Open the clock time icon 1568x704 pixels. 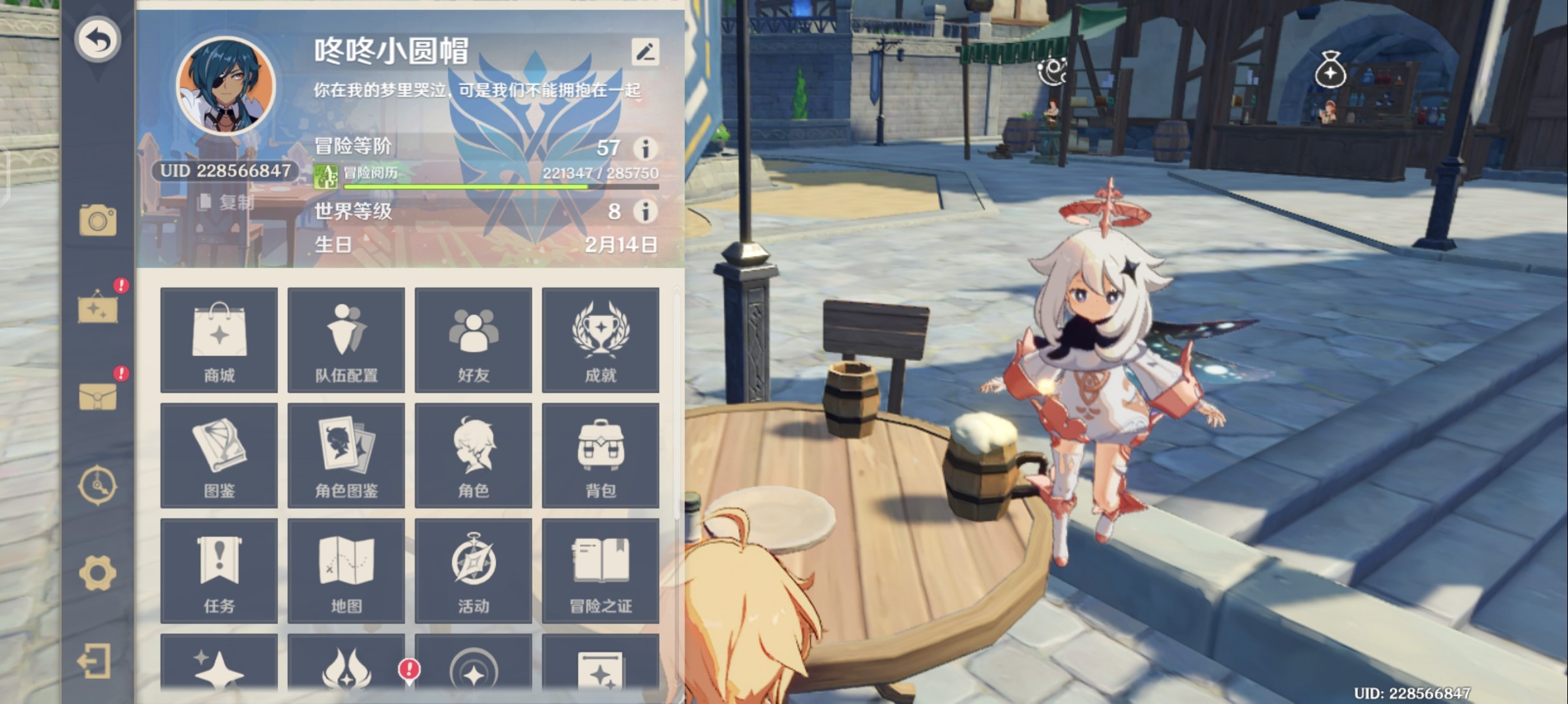98,486
